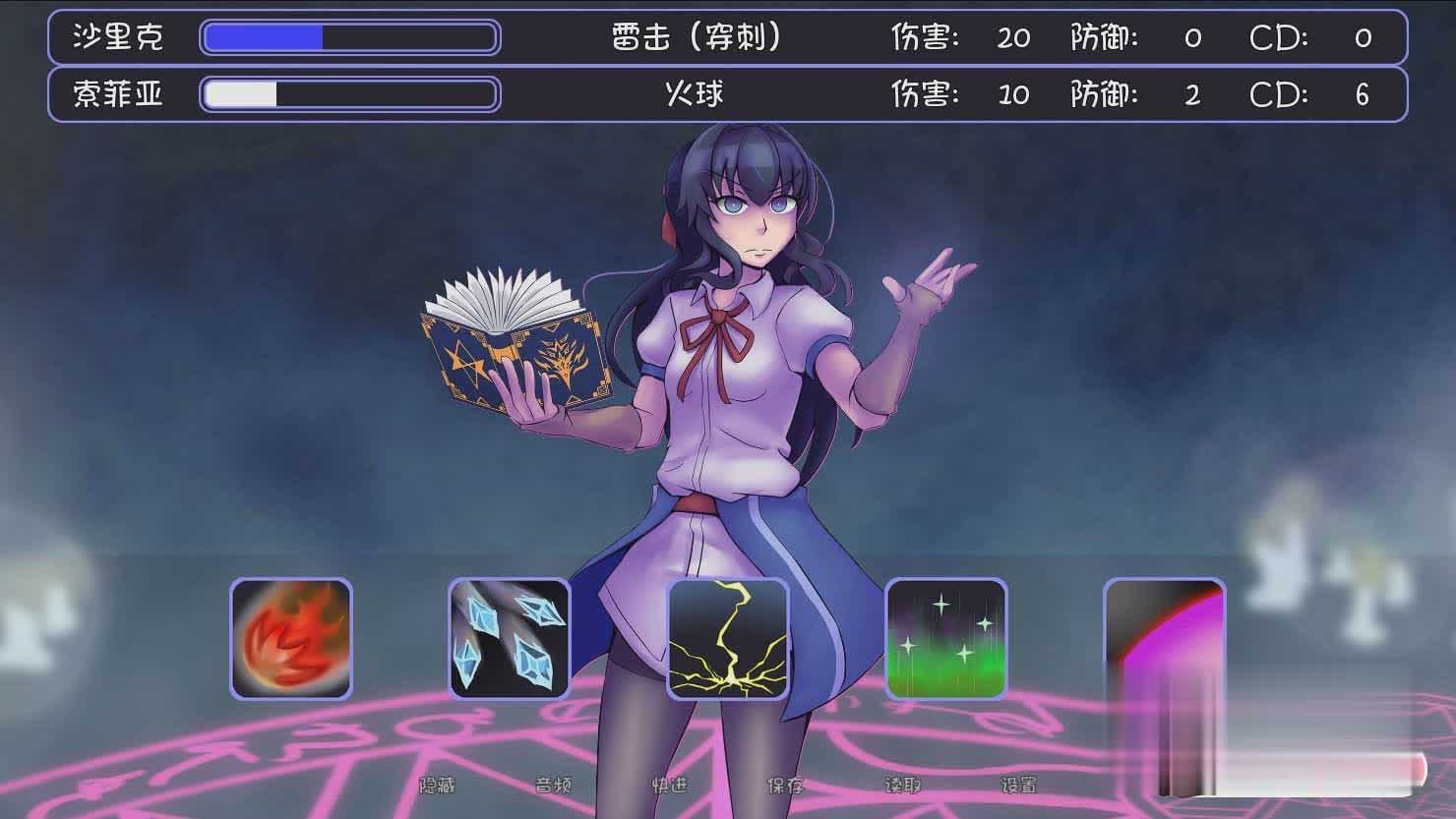The width and height of the screenshot is (1456, 819).
Task: Select the green sparkle healing skill icon
Action: tap(946, 639)
